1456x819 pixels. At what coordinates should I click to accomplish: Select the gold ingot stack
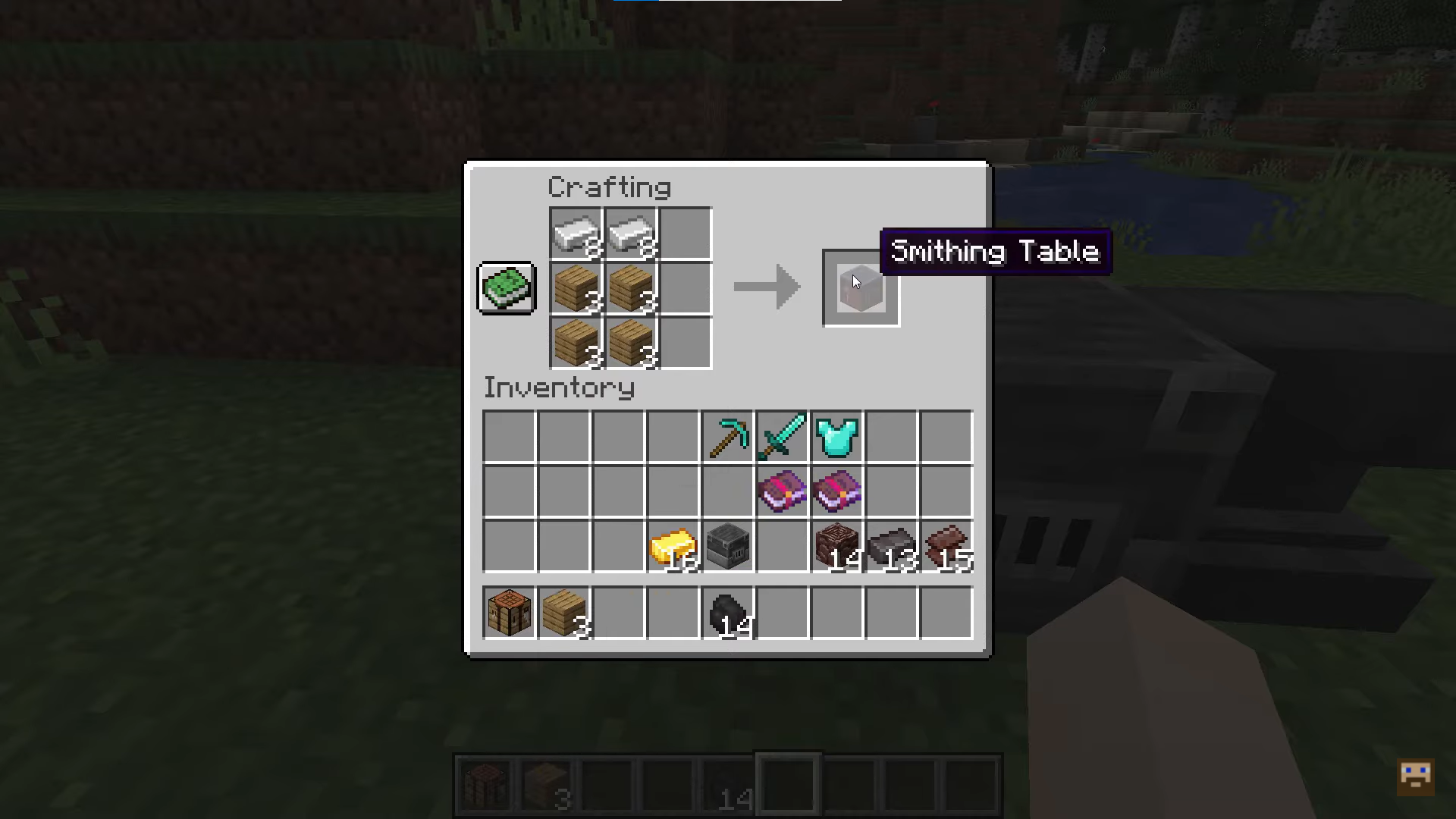tap(672, 548)
